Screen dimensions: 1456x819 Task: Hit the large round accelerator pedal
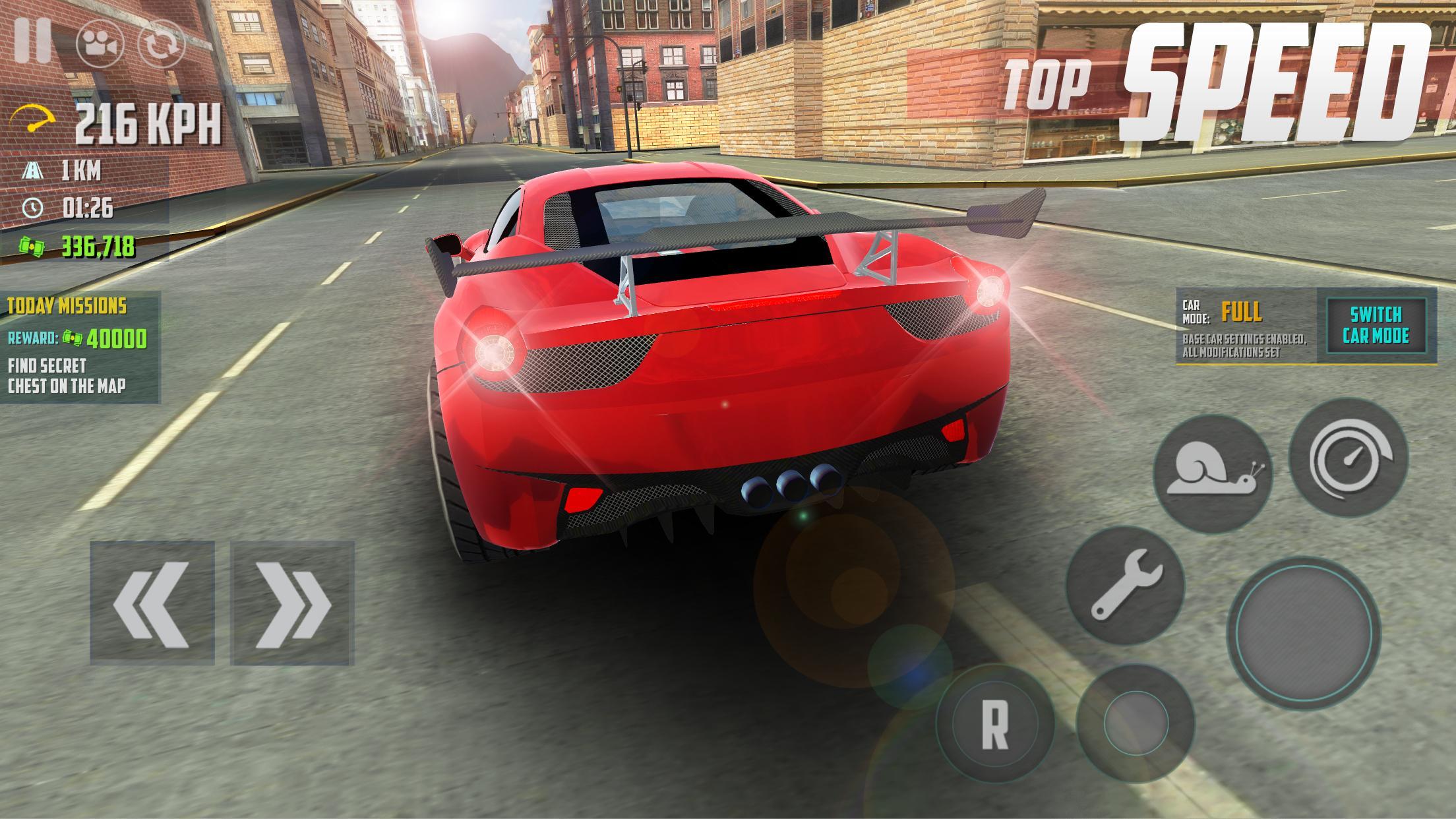(x=1303, y=633)
